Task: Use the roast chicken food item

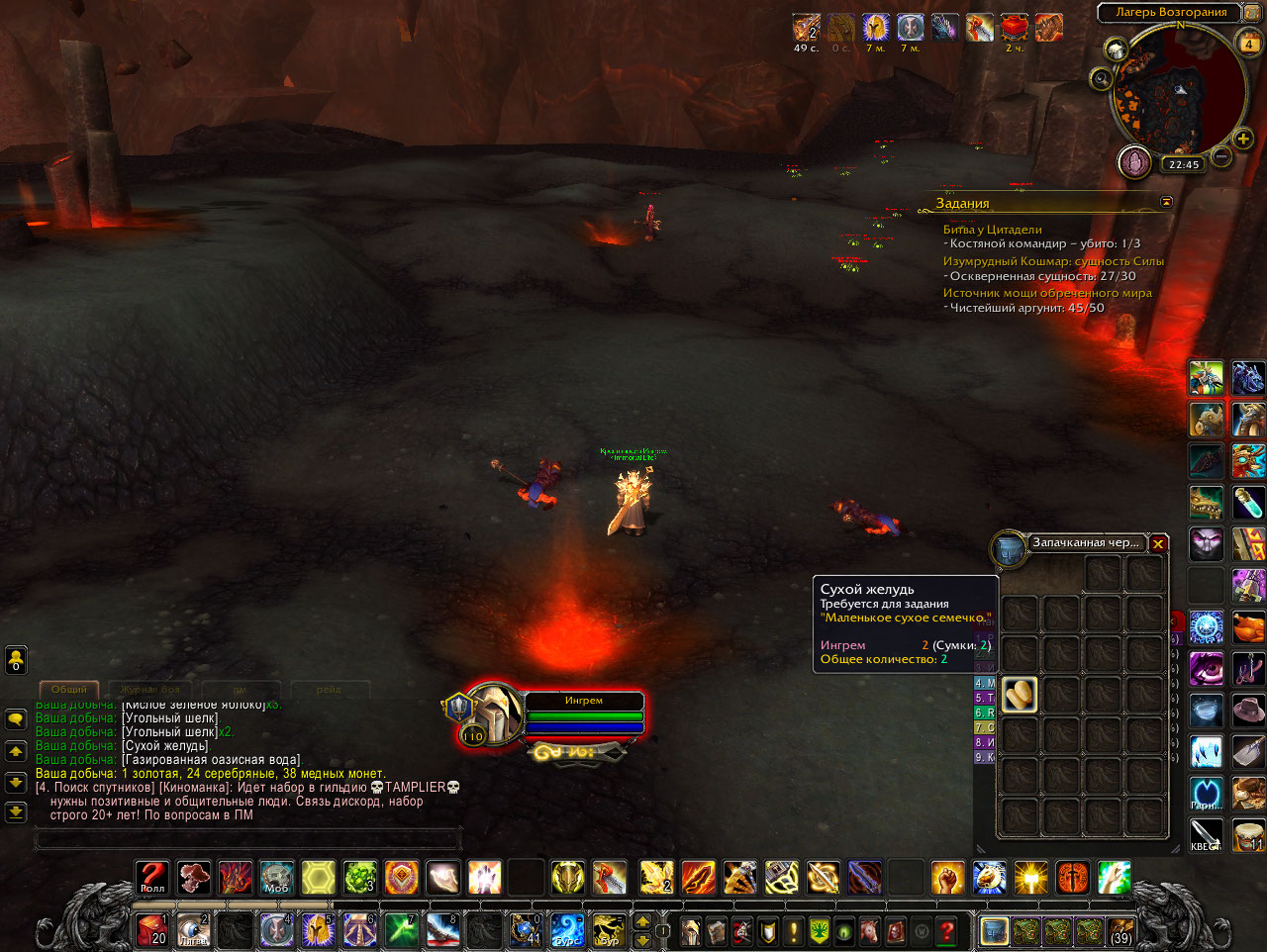Action: (1249, 627)
